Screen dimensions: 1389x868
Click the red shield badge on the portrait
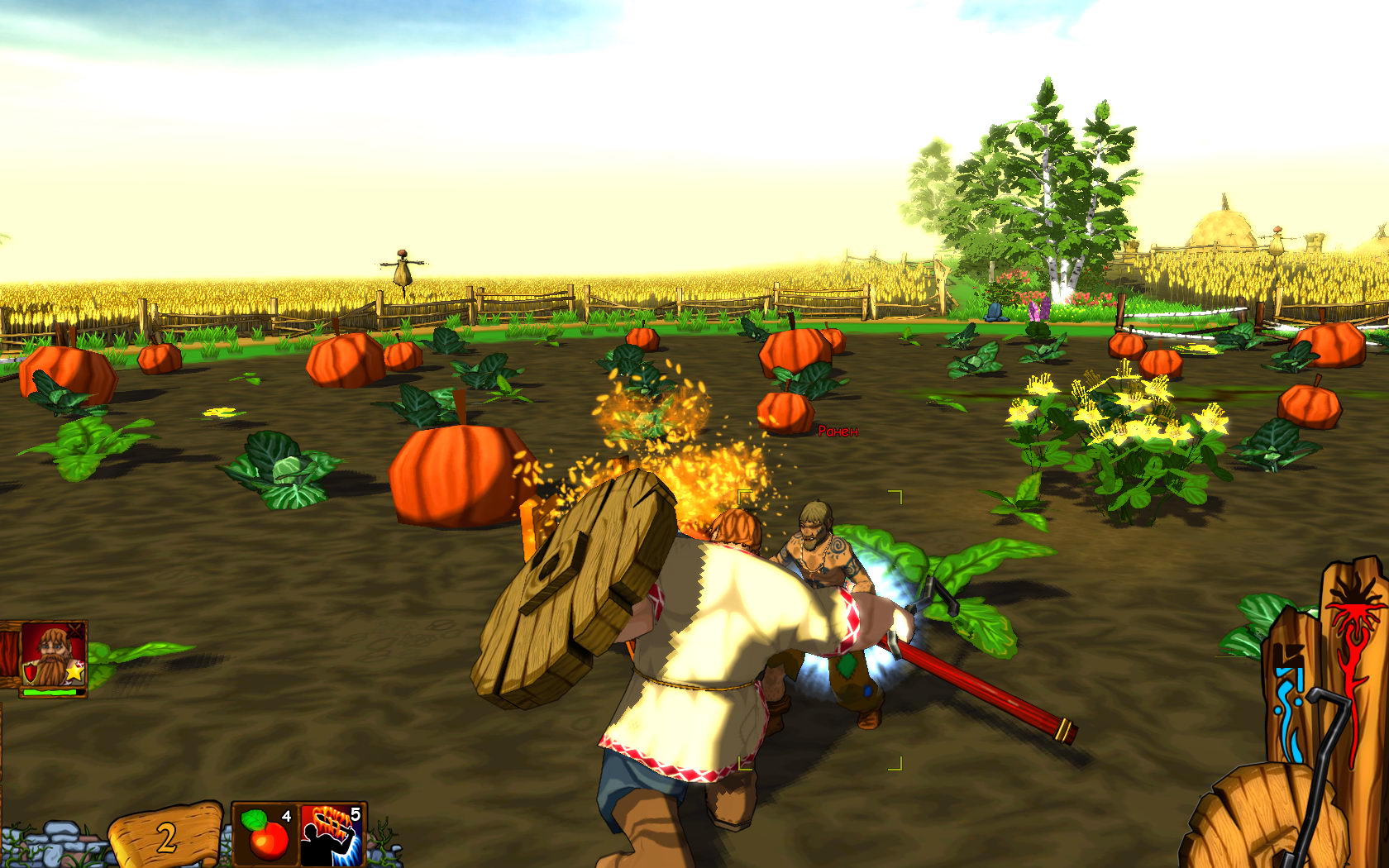(30, 672)
